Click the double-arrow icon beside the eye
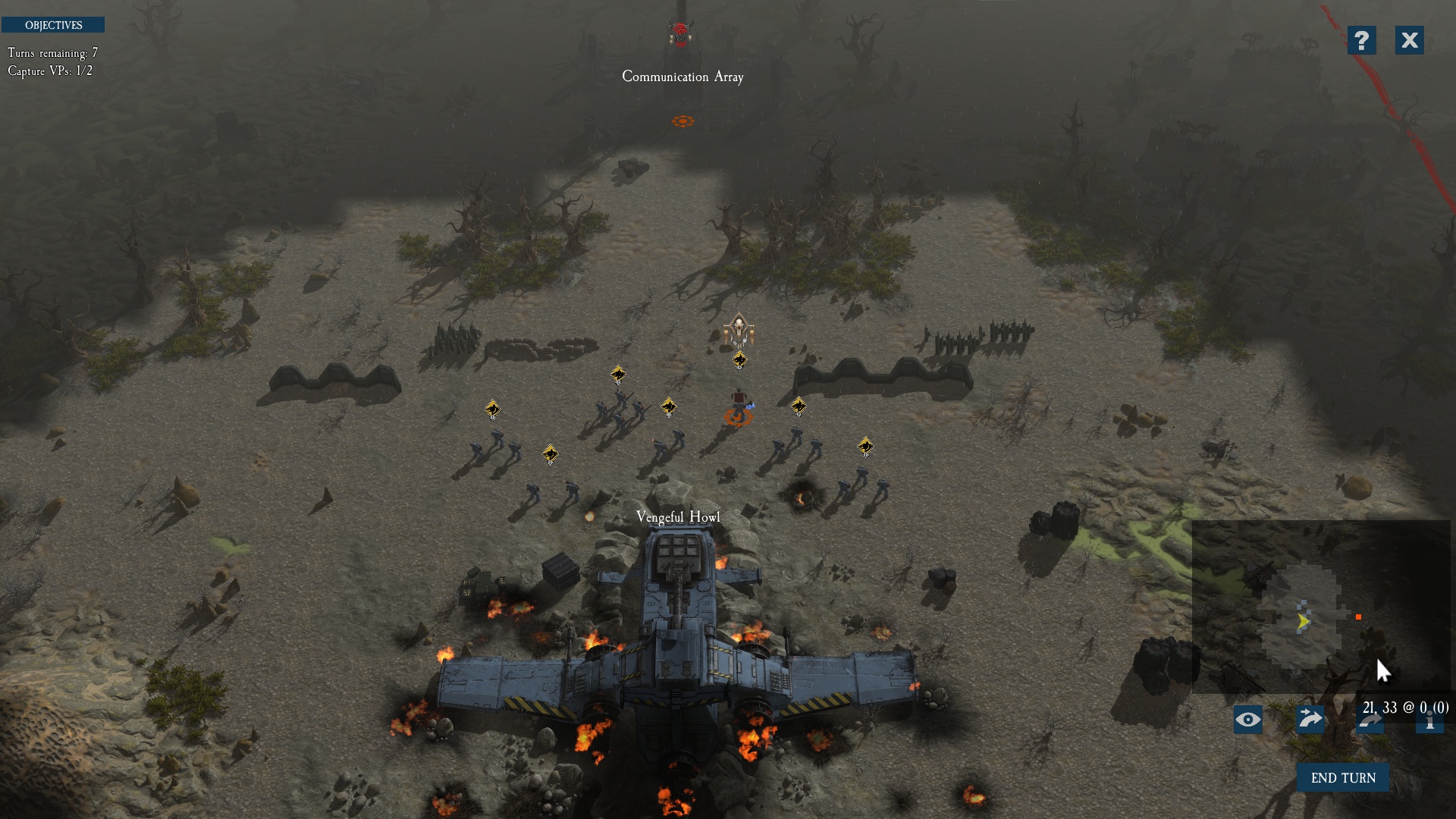The image size is (1456, 819). tap(1310, 719)
